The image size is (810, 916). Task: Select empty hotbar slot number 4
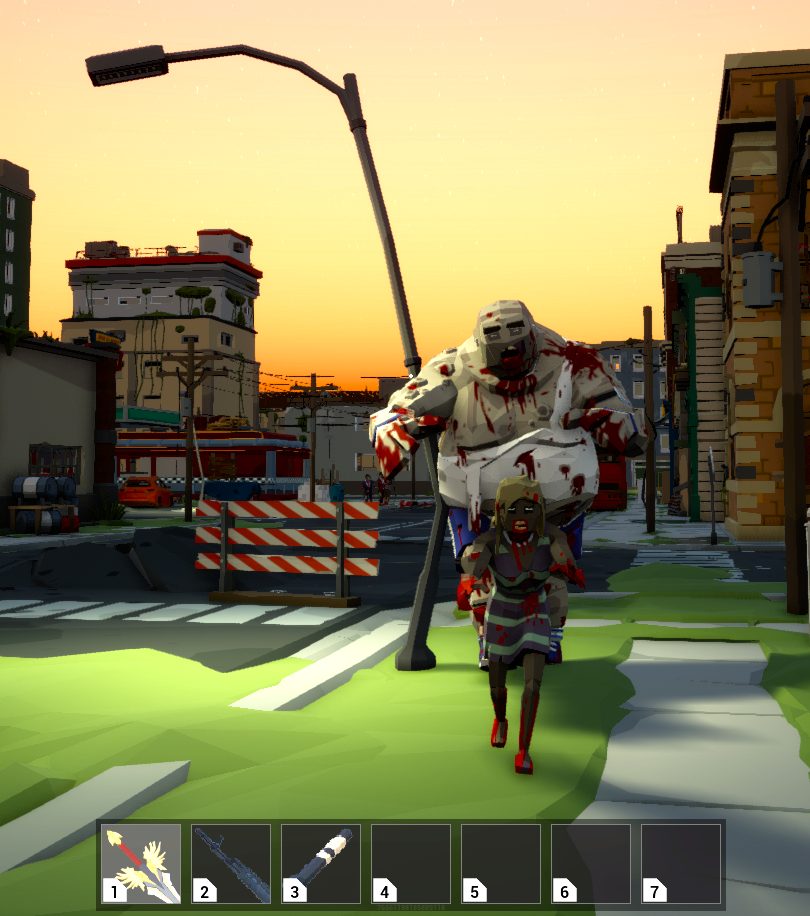(x=411, y=864)
